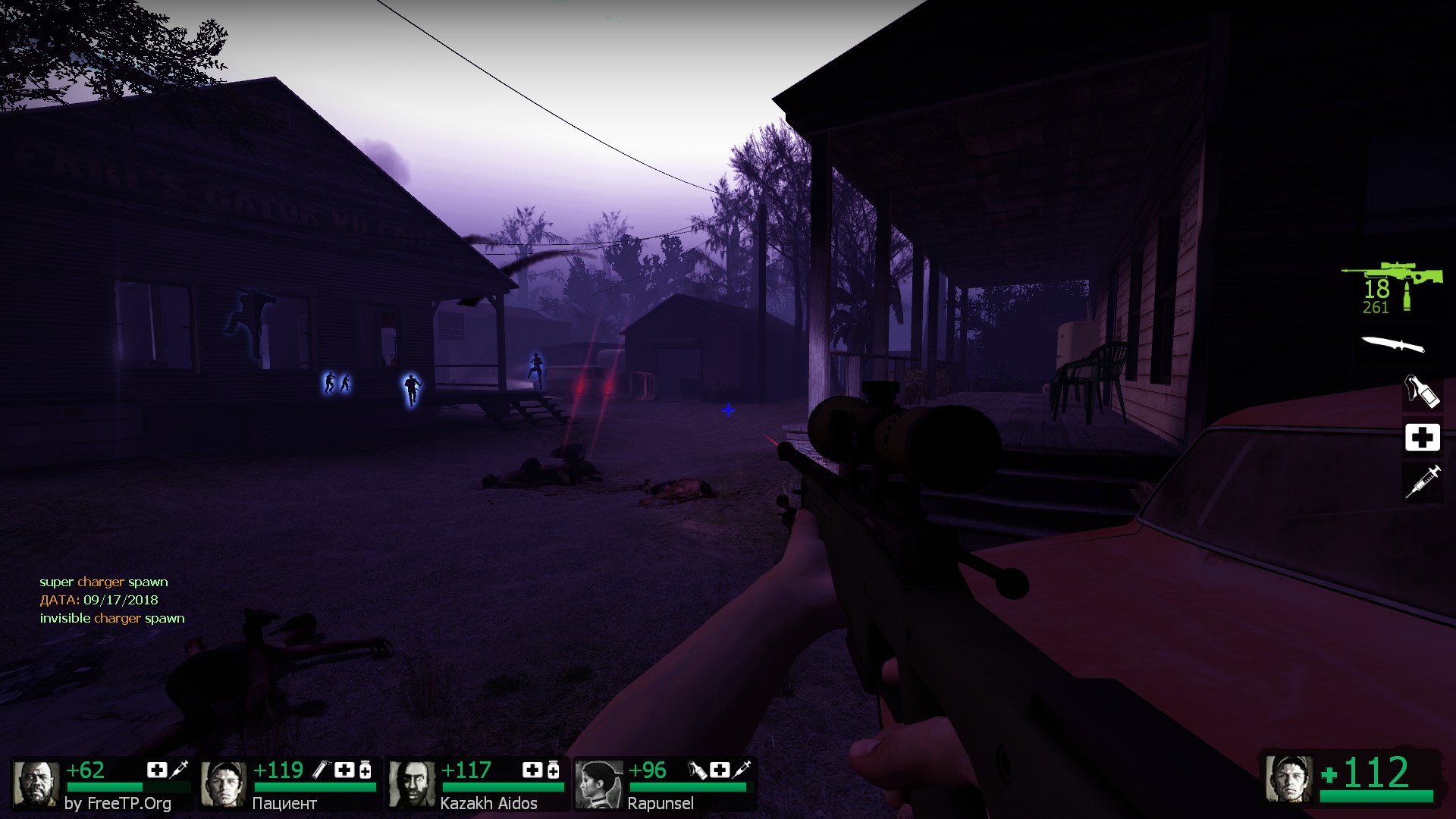Screen dimensions: 1456x819
Task: Click your own survivor portrait
Action: (1288, 778)
